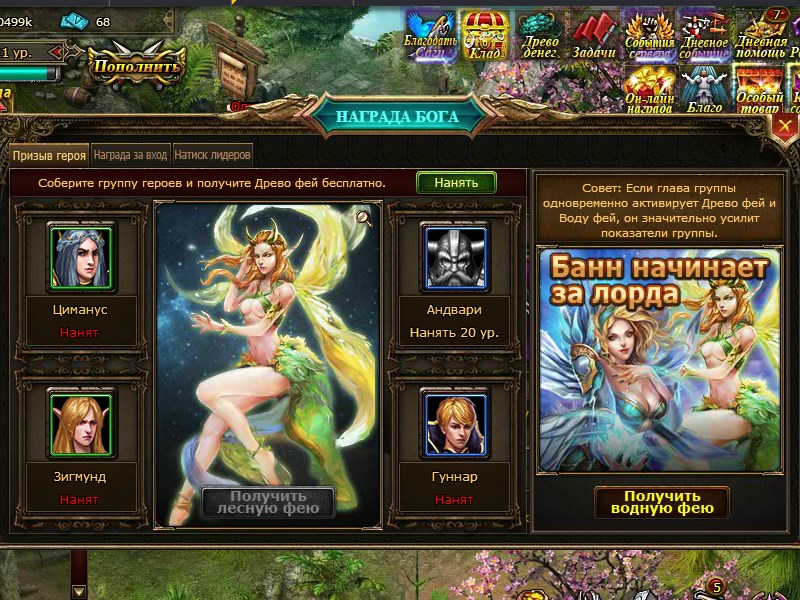Switch to the Натиск лидеров tab
Viewport: 800px width, 600px height.
[x=212, y=155]
